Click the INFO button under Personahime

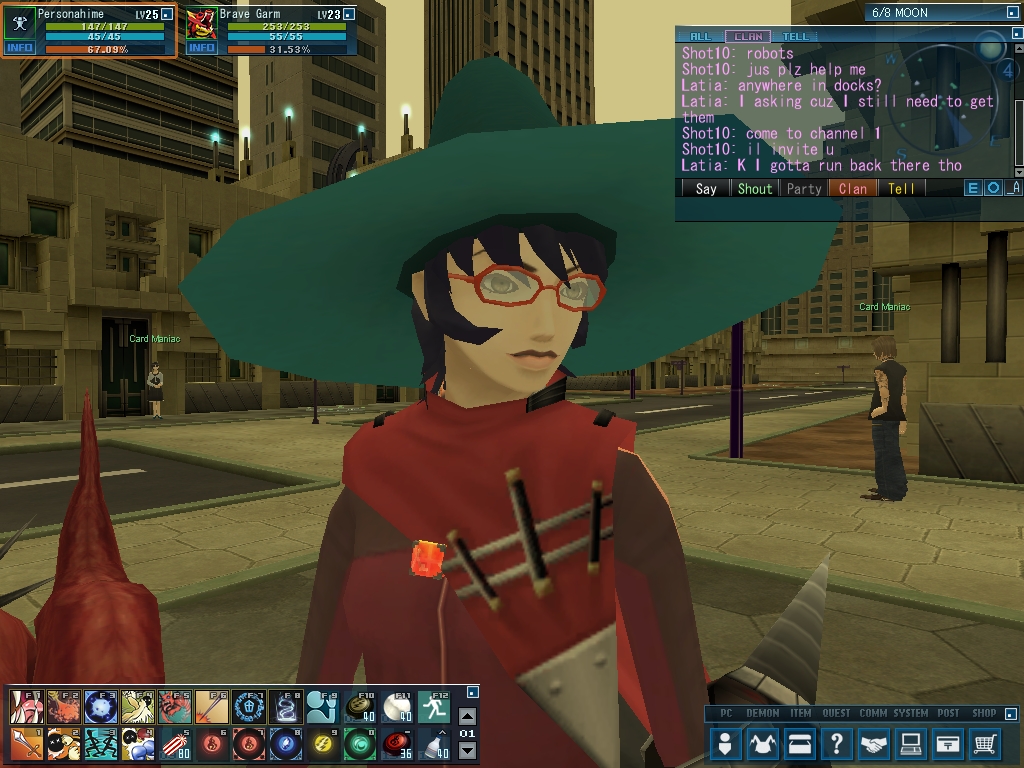coord(19,48)
